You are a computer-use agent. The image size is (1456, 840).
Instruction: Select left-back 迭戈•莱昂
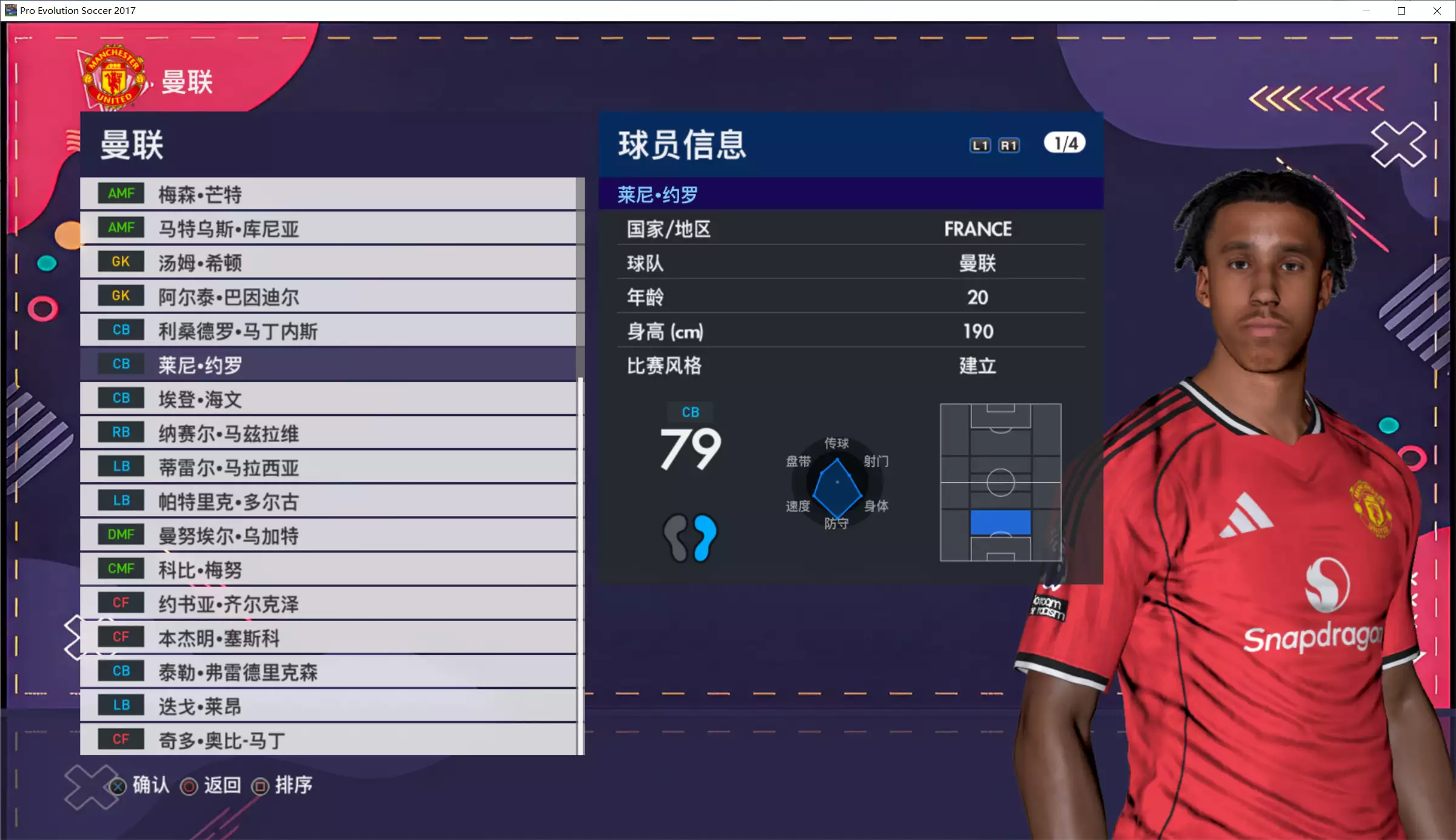[327, 705]
